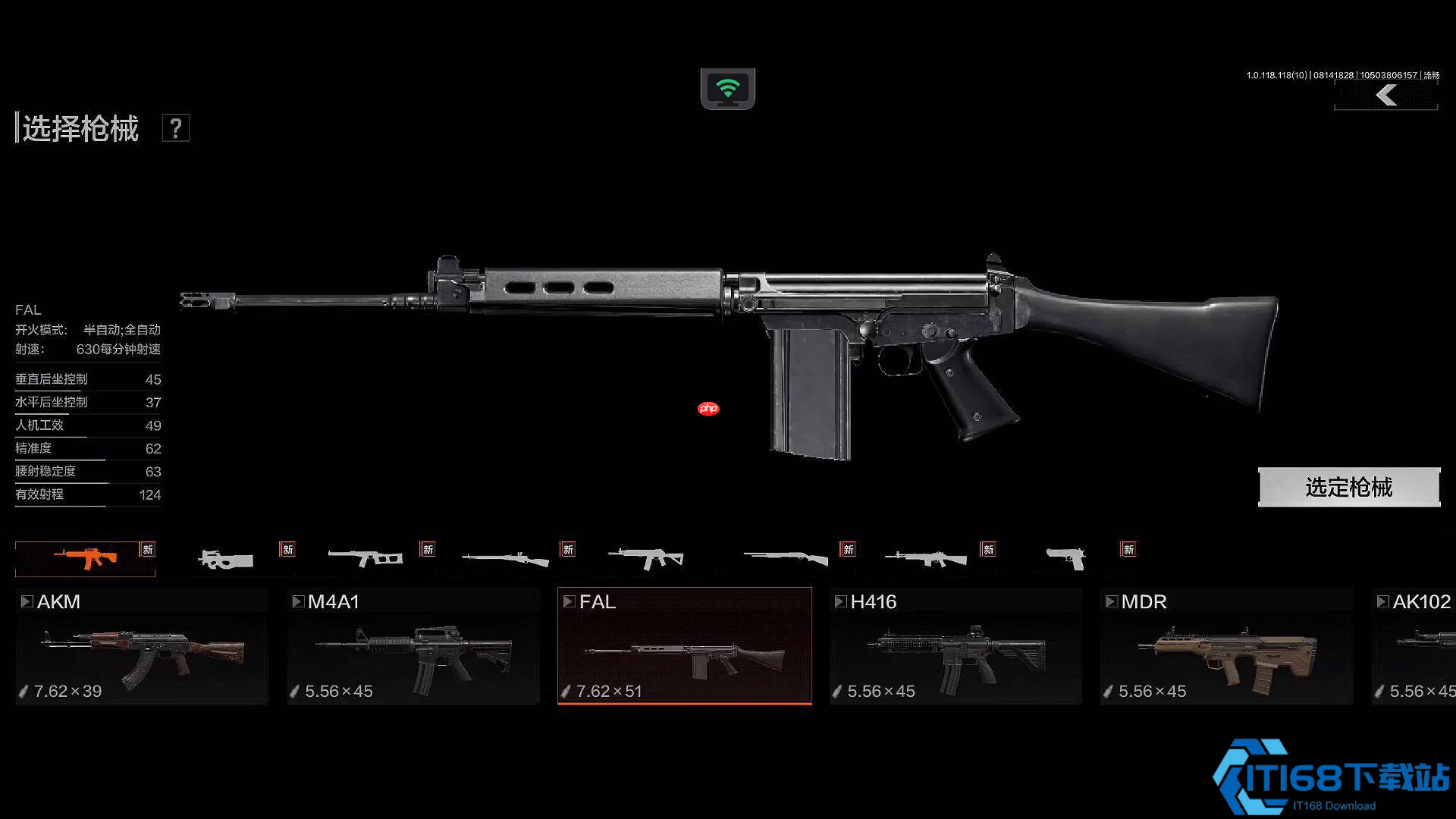
Task: Select the AKM weapon card
Action: (143, 646)
